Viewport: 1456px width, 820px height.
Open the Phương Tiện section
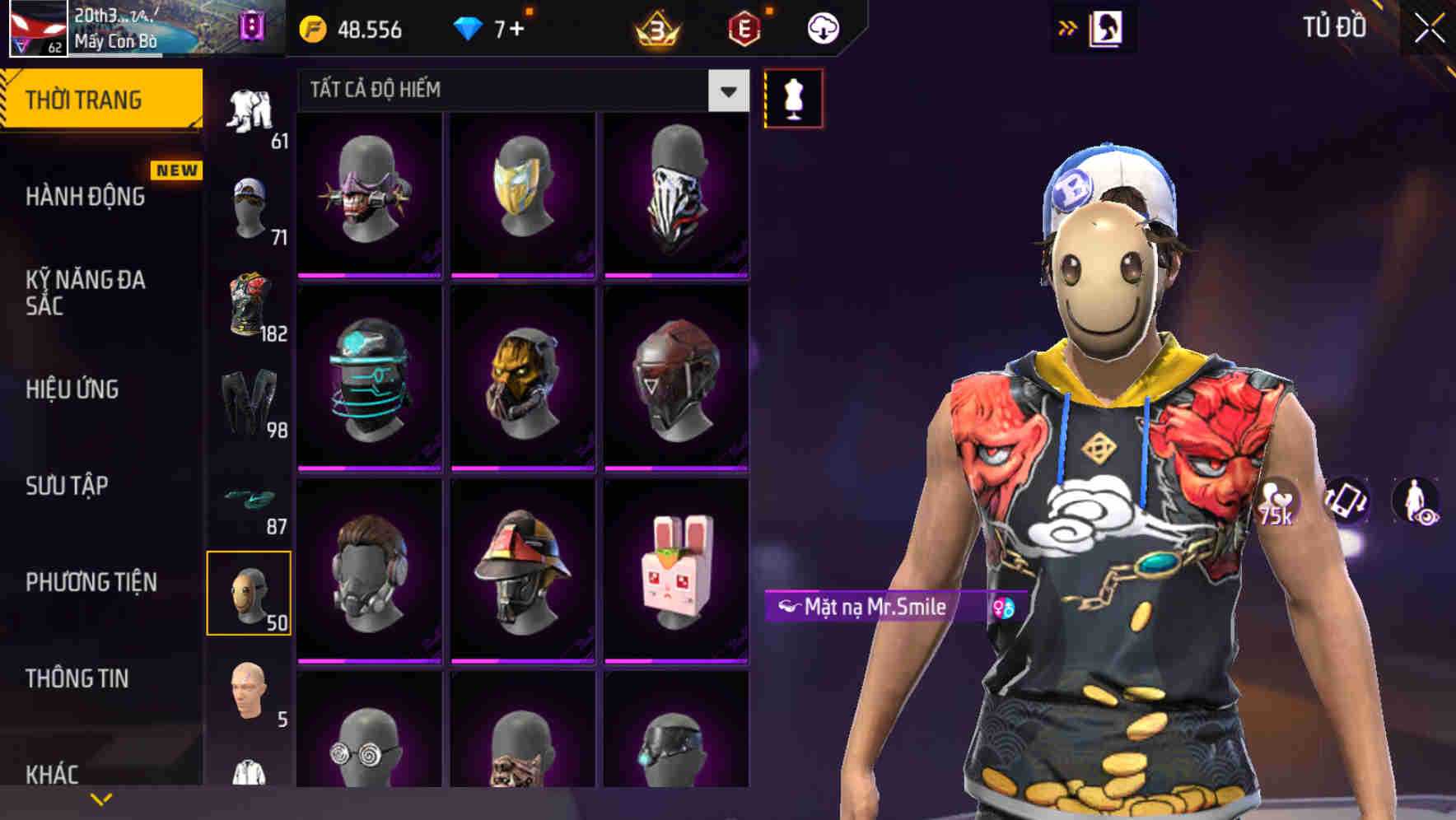[91, 581]
